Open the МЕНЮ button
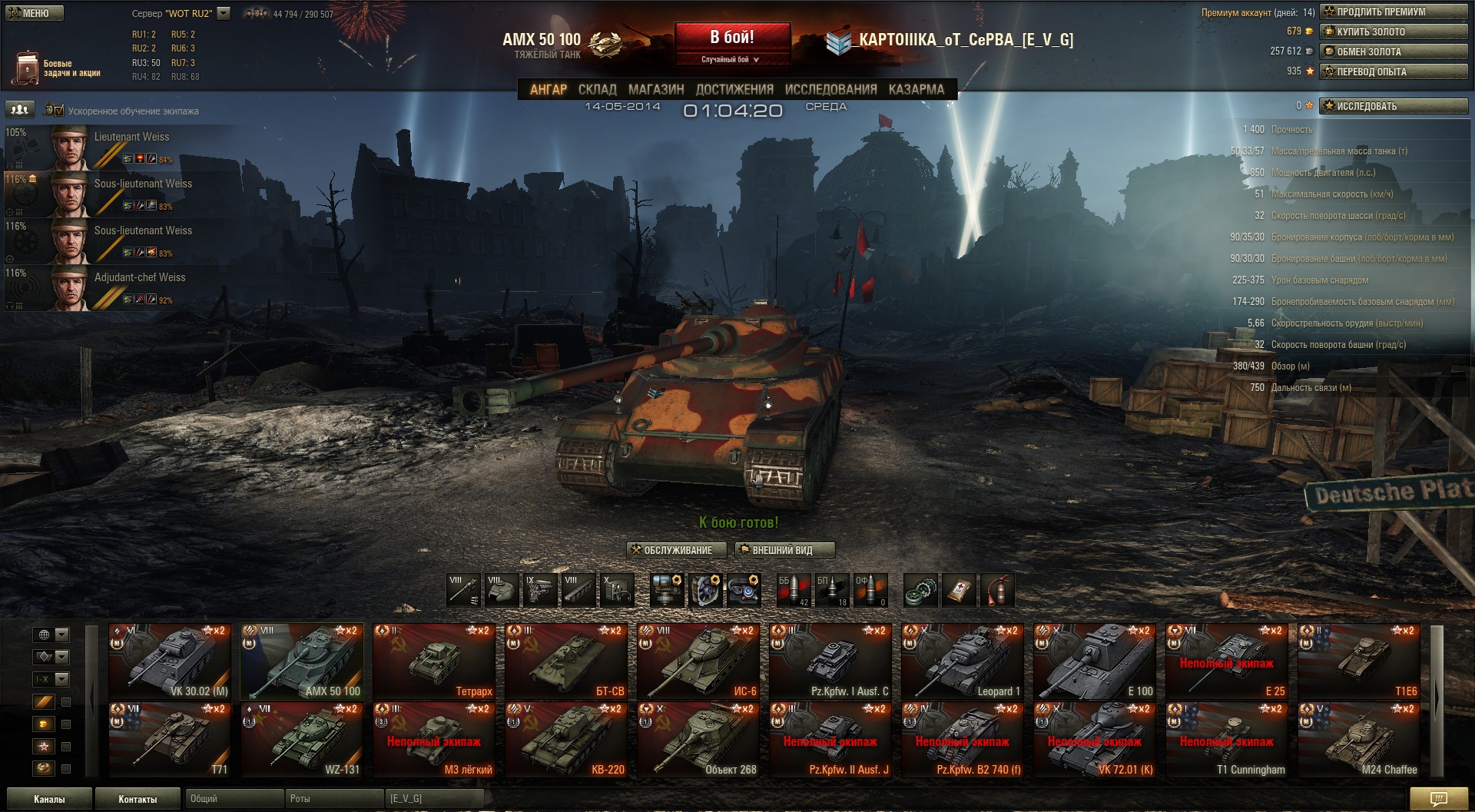 [x=34, y=13]
